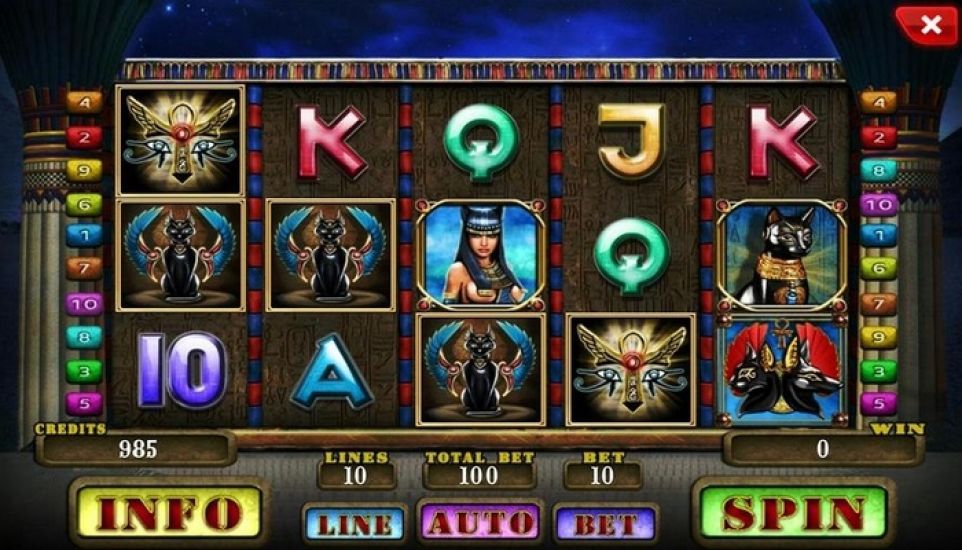
Task: Open the INFO paytable screen
Action: tap(167, 514)
